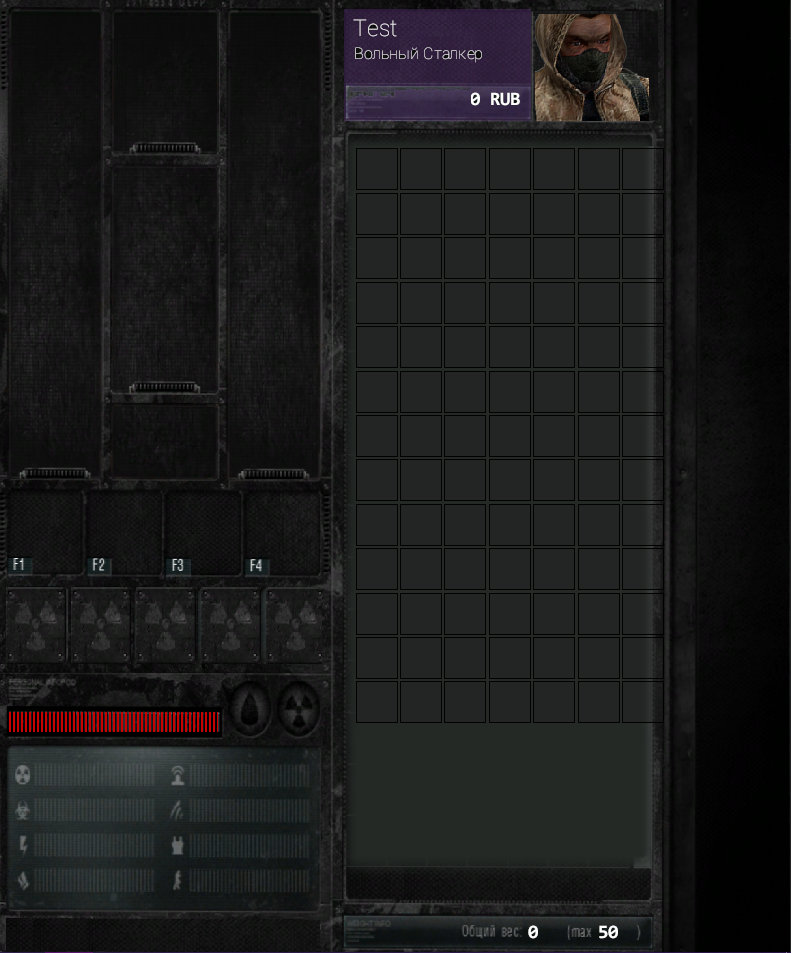Select the F2 quick slot
This screenshot has width=791, height=953.
point(125,532)
